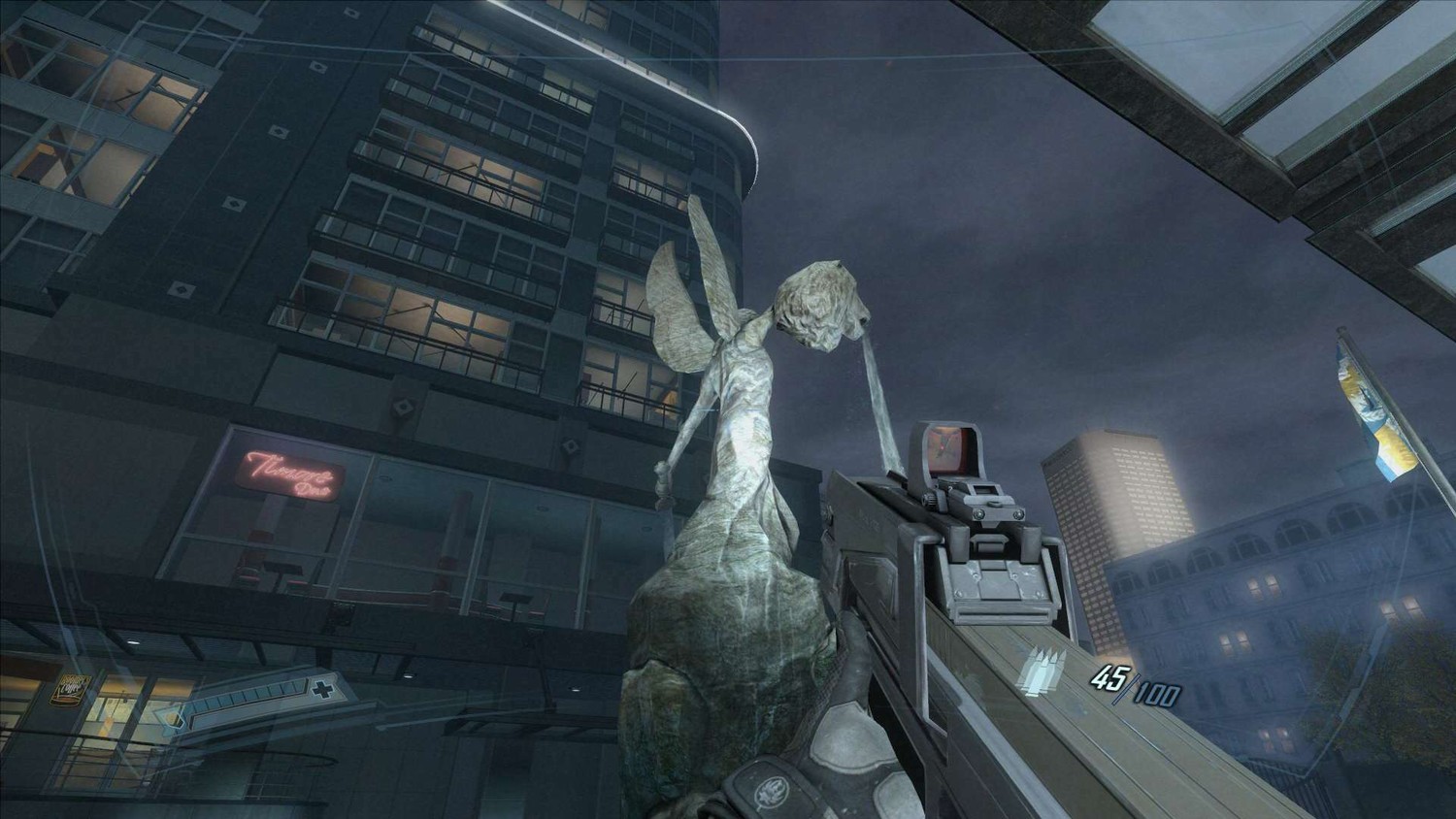This screenshot has width=1456, height=819.
Task: Select the medical cross health icon
Action: (x=319, y=691)
